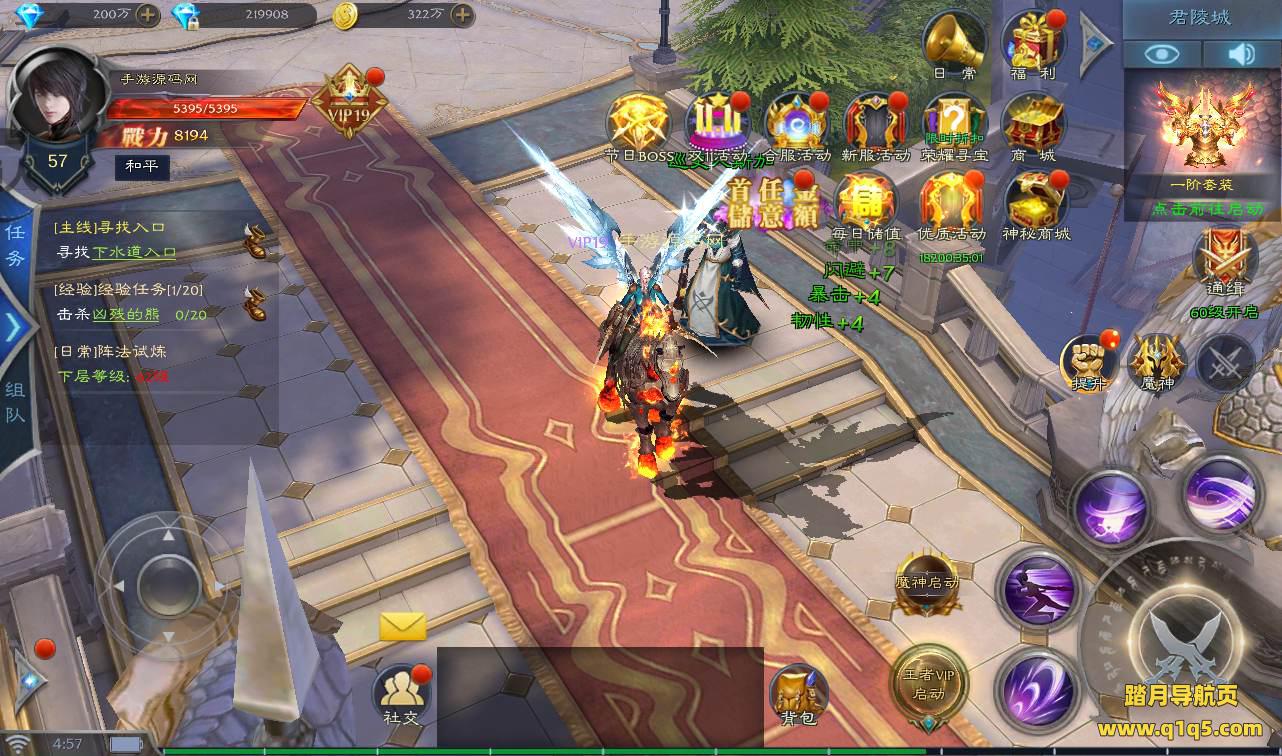Track the 下水道入口 main quest
Screen dimensions: 1282x756
(x=134, y=253)
